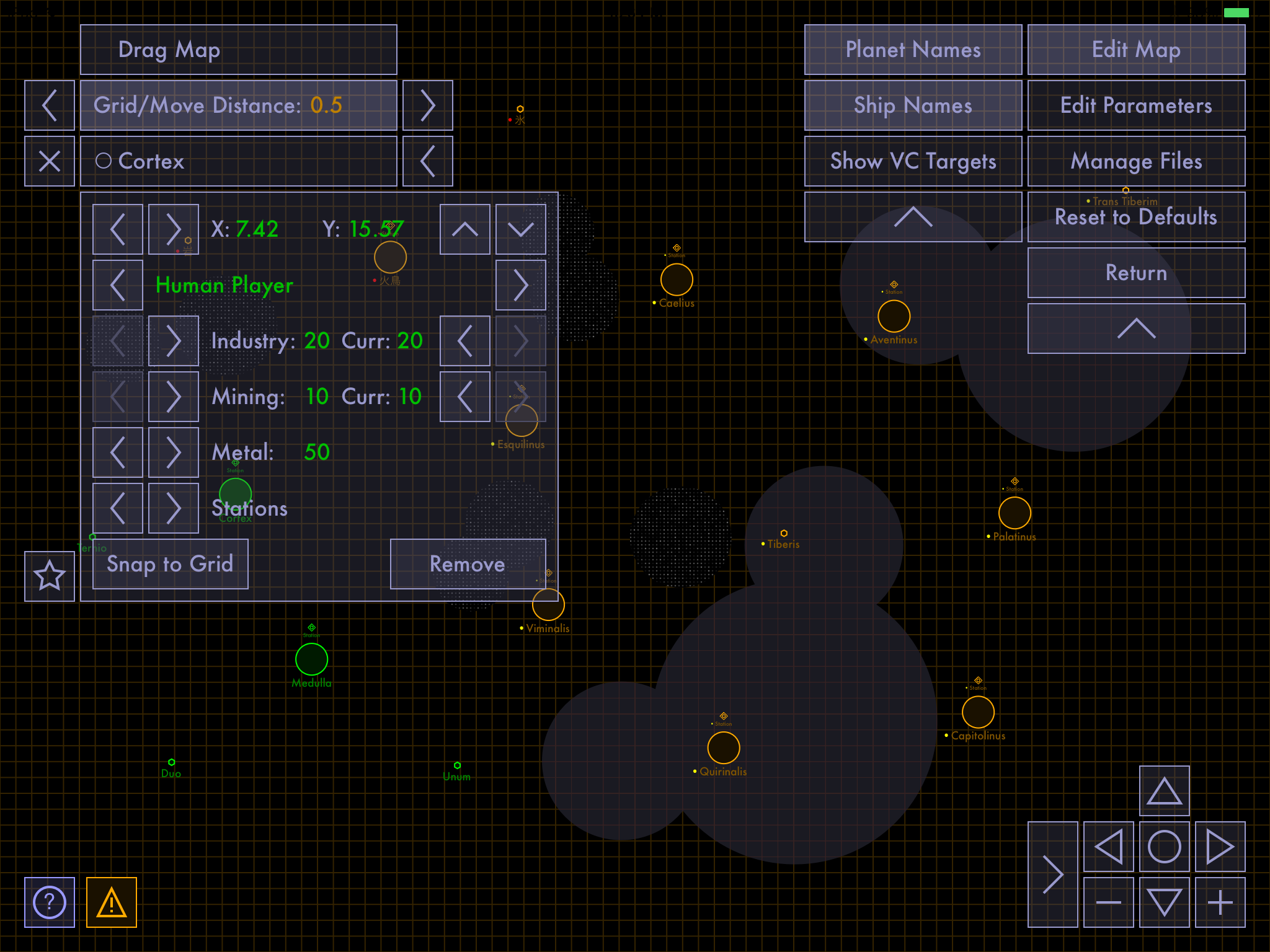The height and width of the screenshot is (952, 1270).
Task: Open the help question mark button
Action: point(50,902)
